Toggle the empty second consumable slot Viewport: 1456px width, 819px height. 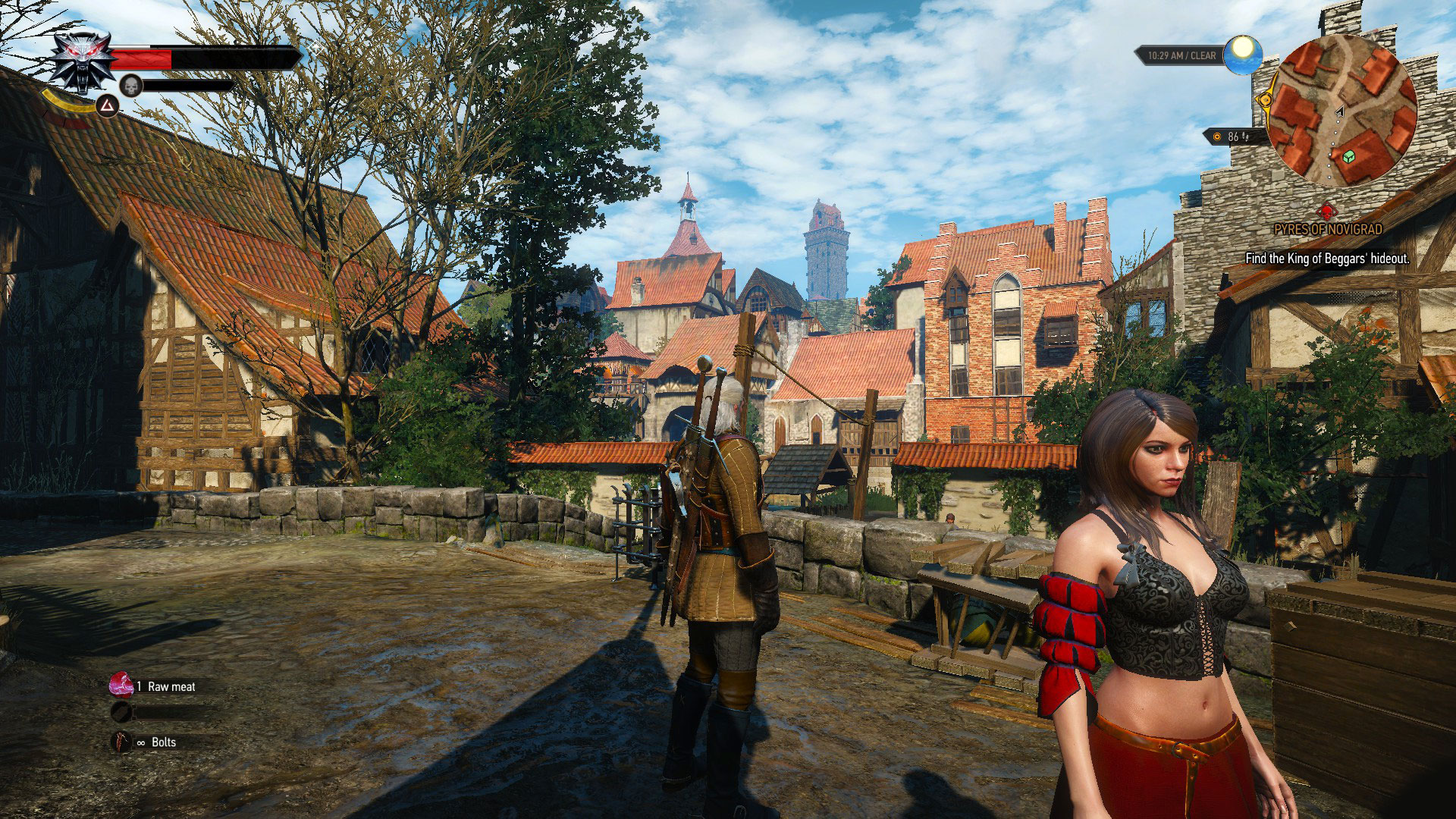(x=121, y=713)
